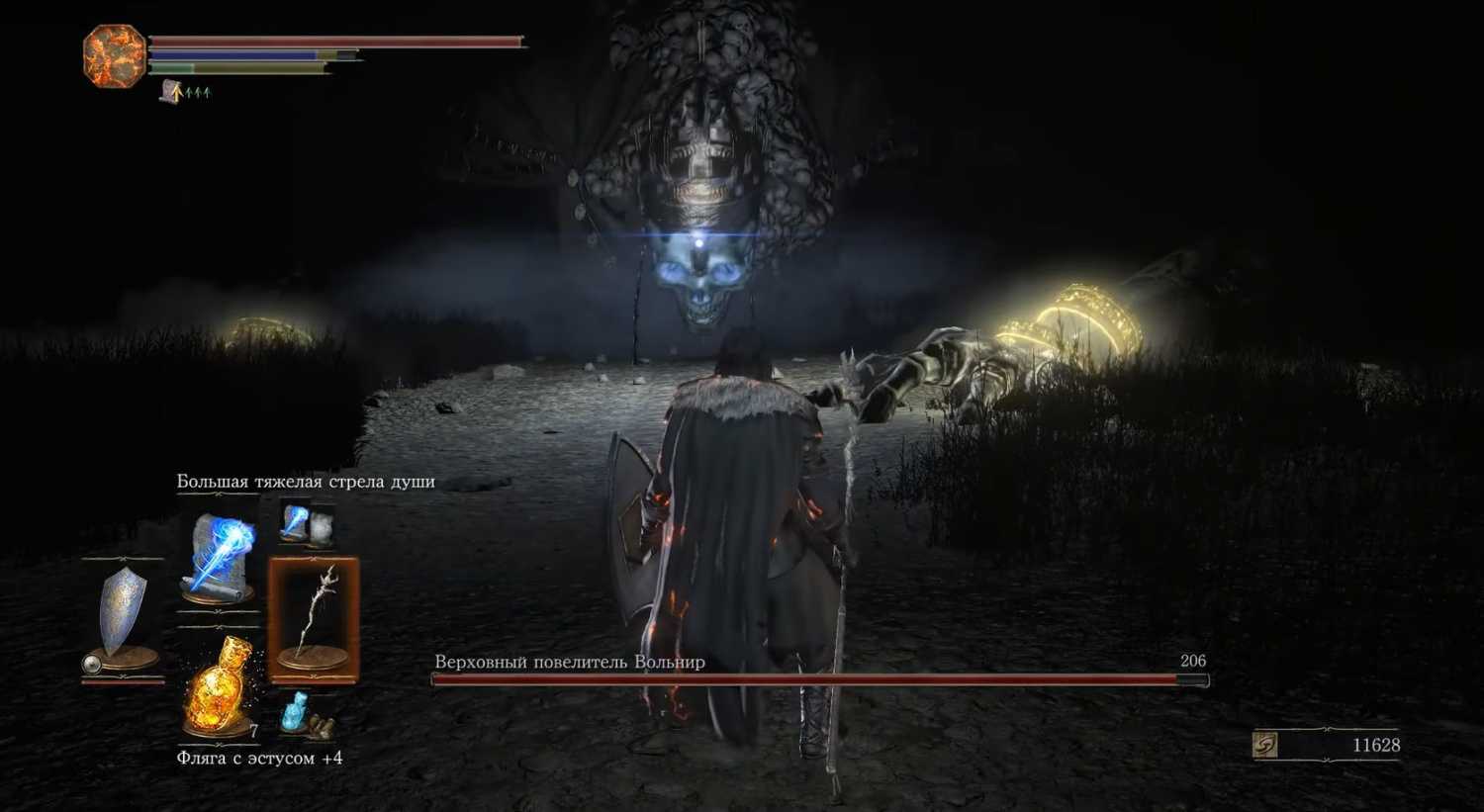Screen dimensions: 1484x812
Task: Click the souls counter emblem icon
Action: (1265, 745)
